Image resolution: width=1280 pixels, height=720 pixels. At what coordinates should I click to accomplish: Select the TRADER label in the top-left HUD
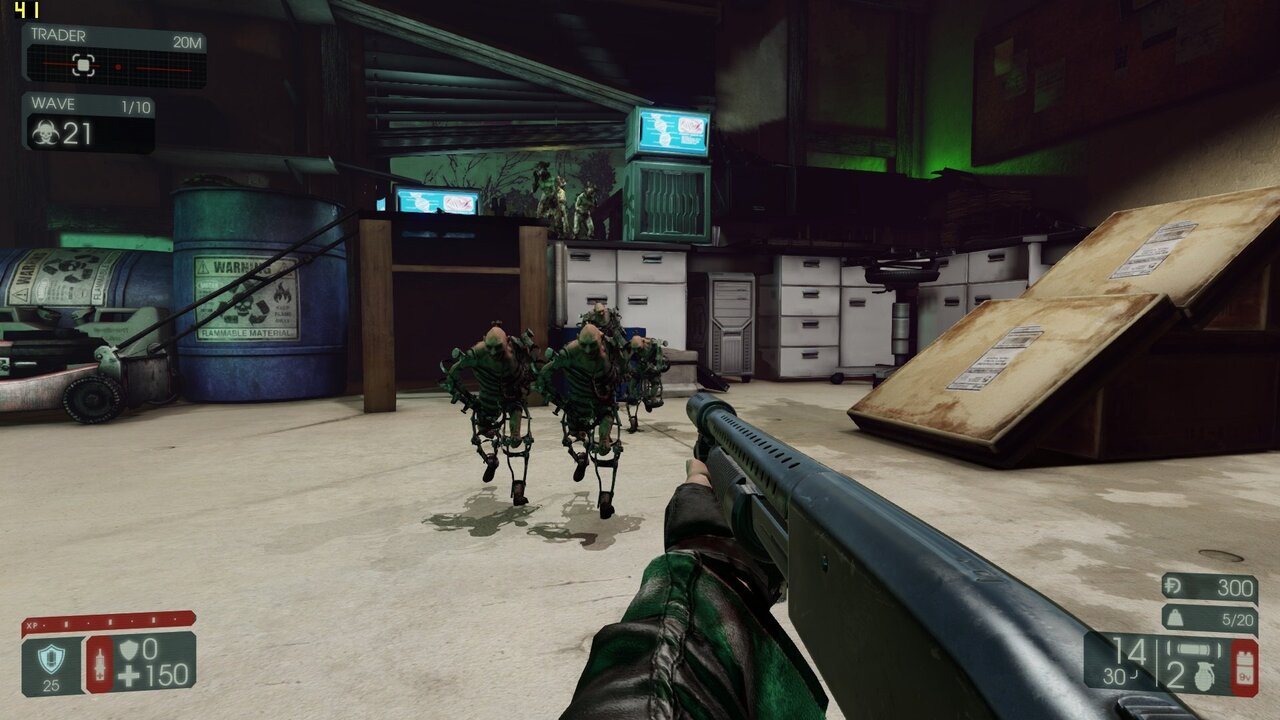[x=59, y=34]
